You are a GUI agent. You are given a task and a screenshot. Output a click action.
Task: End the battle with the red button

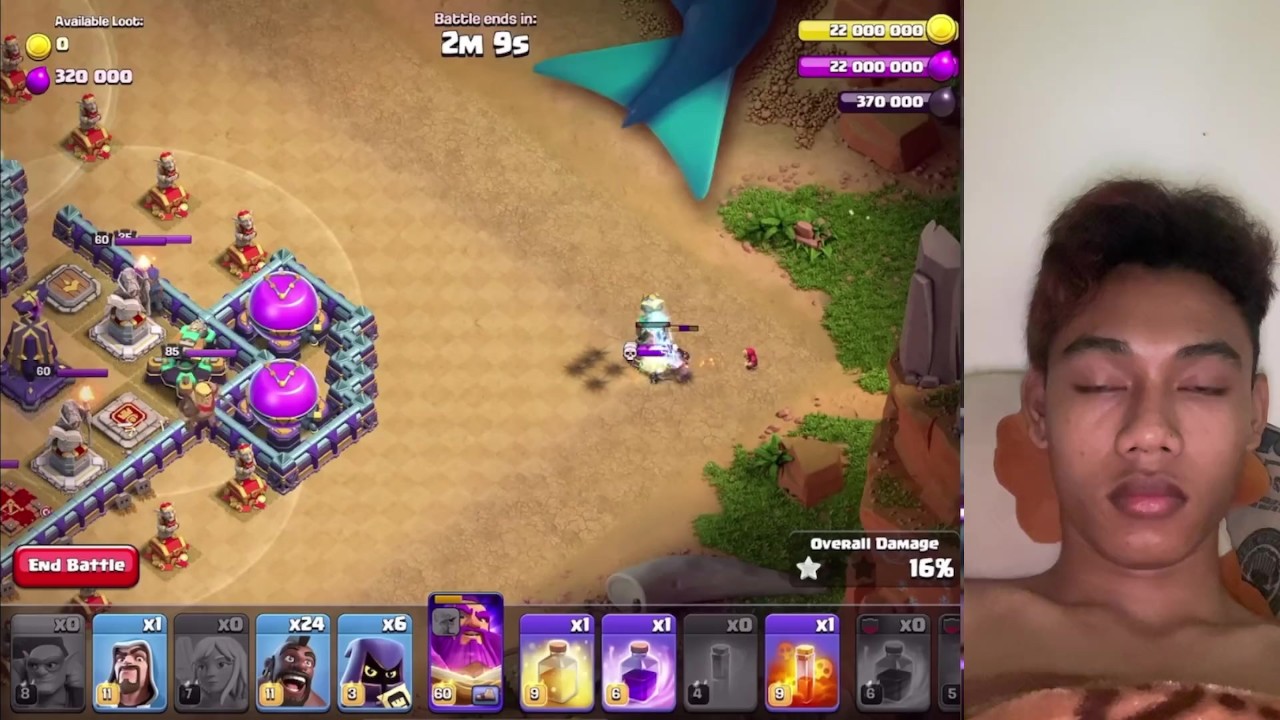tap(76, 566)
